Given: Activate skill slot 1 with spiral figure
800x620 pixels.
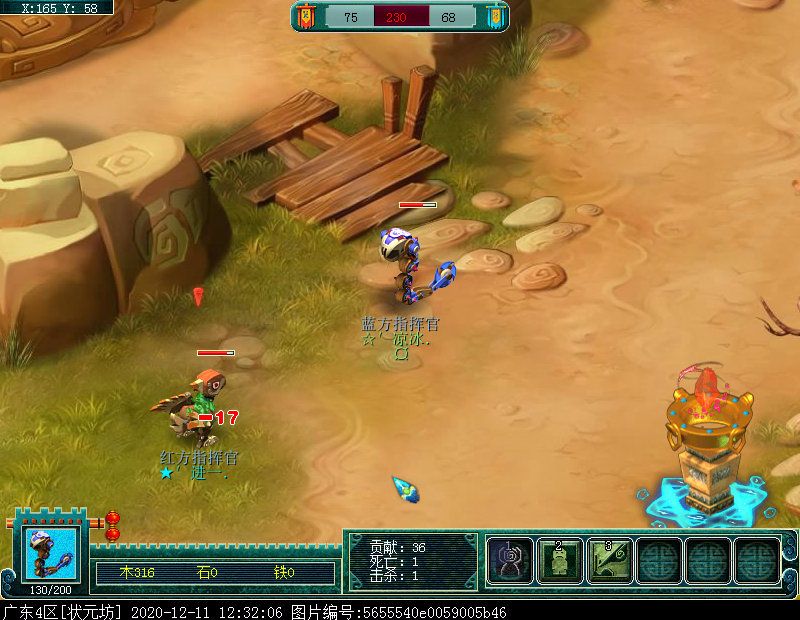Looking at the screenshot, I should click(x=510, y=560).
